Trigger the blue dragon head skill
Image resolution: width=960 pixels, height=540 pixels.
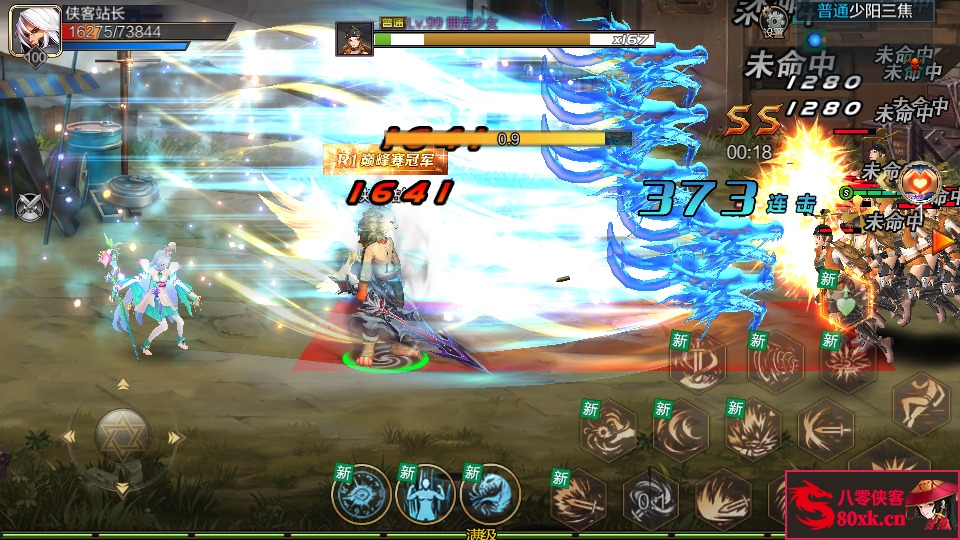(490, 494)
